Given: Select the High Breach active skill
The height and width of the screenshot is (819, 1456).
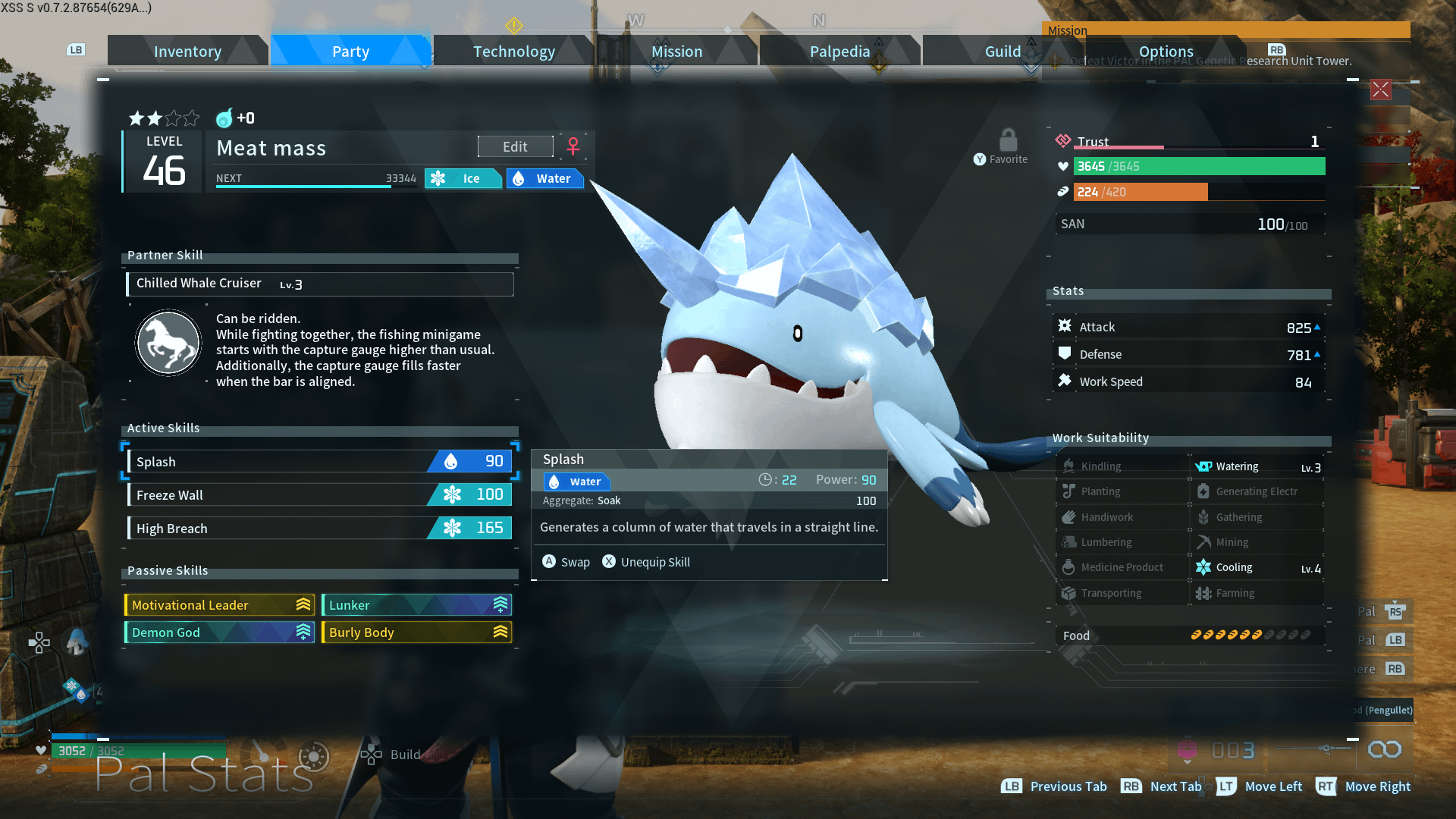Looking at the screenshot, I should 319,529.
